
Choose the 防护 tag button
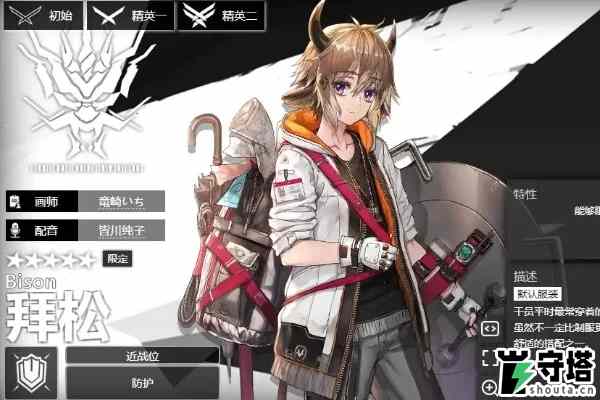[x=143, y=381]
